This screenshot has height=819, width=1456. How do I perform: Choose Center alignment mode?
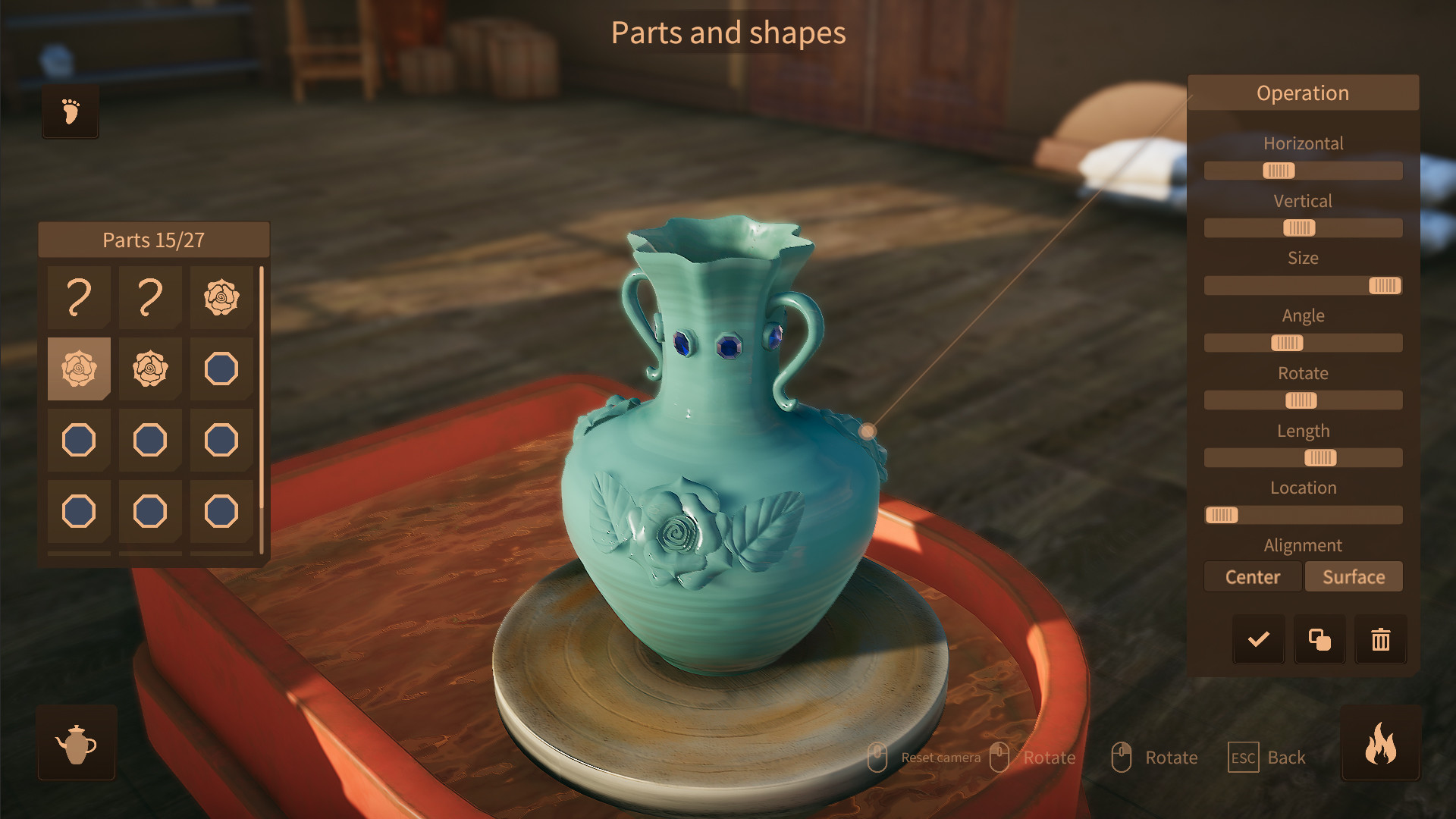1253,576
